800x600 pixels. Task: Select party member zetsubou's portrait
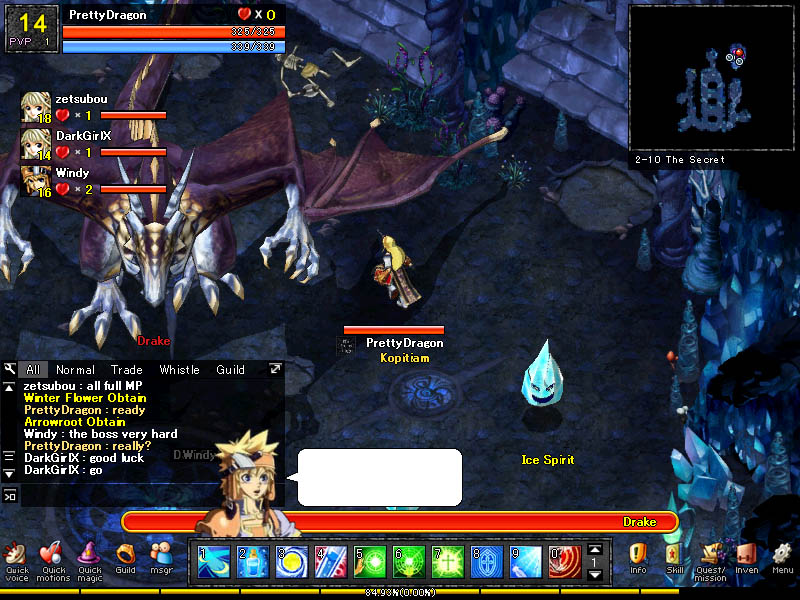(36, 107)
